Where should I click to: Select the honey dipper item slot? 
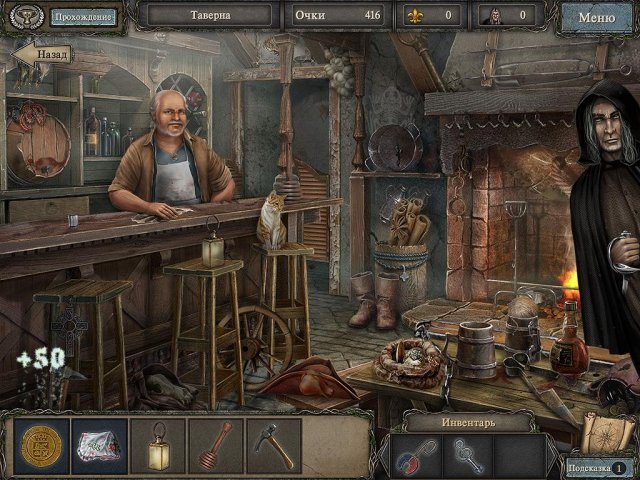coord(215,445)
